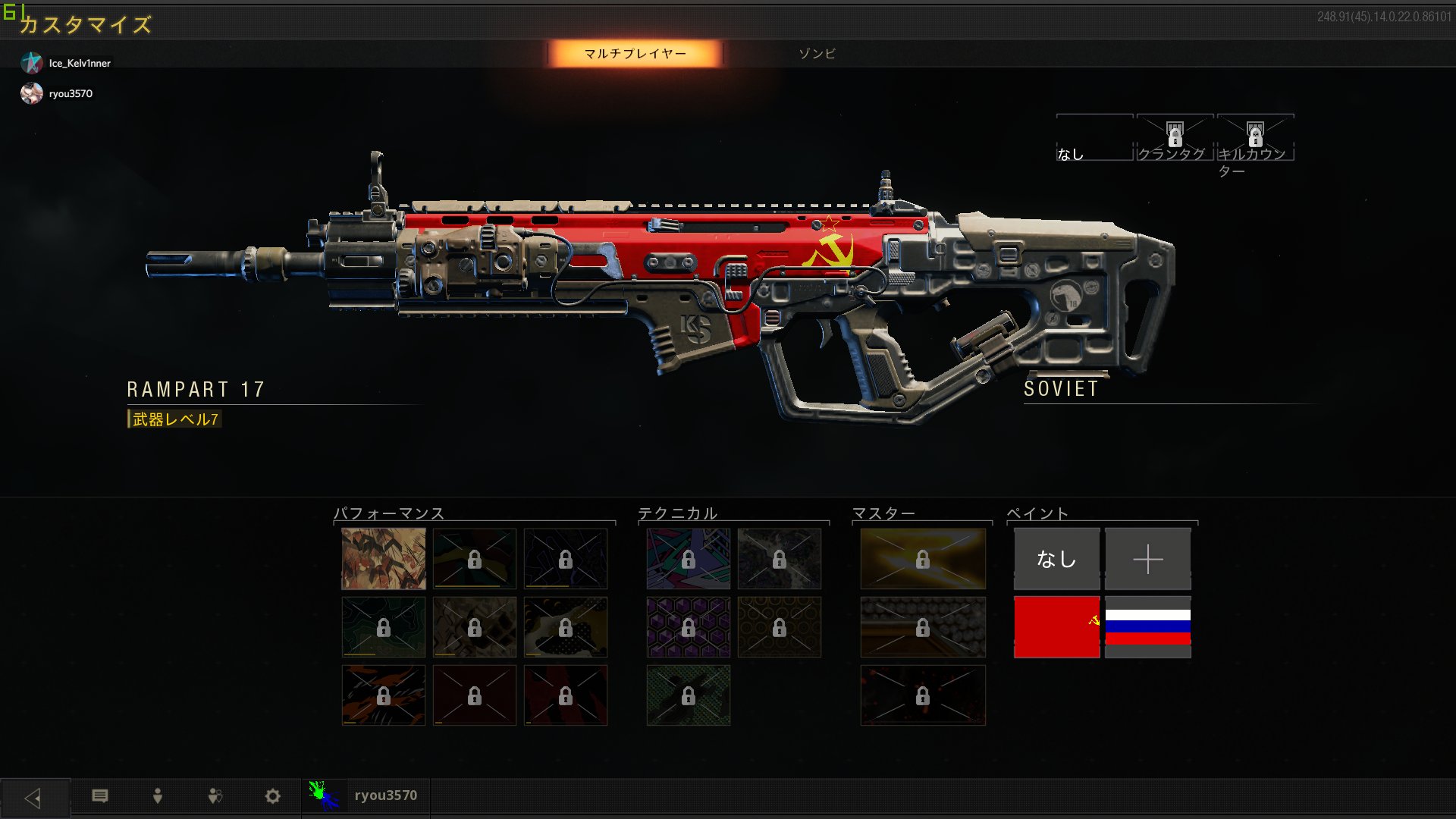Open the ゾンビ tab

click(x=817, y=54)
